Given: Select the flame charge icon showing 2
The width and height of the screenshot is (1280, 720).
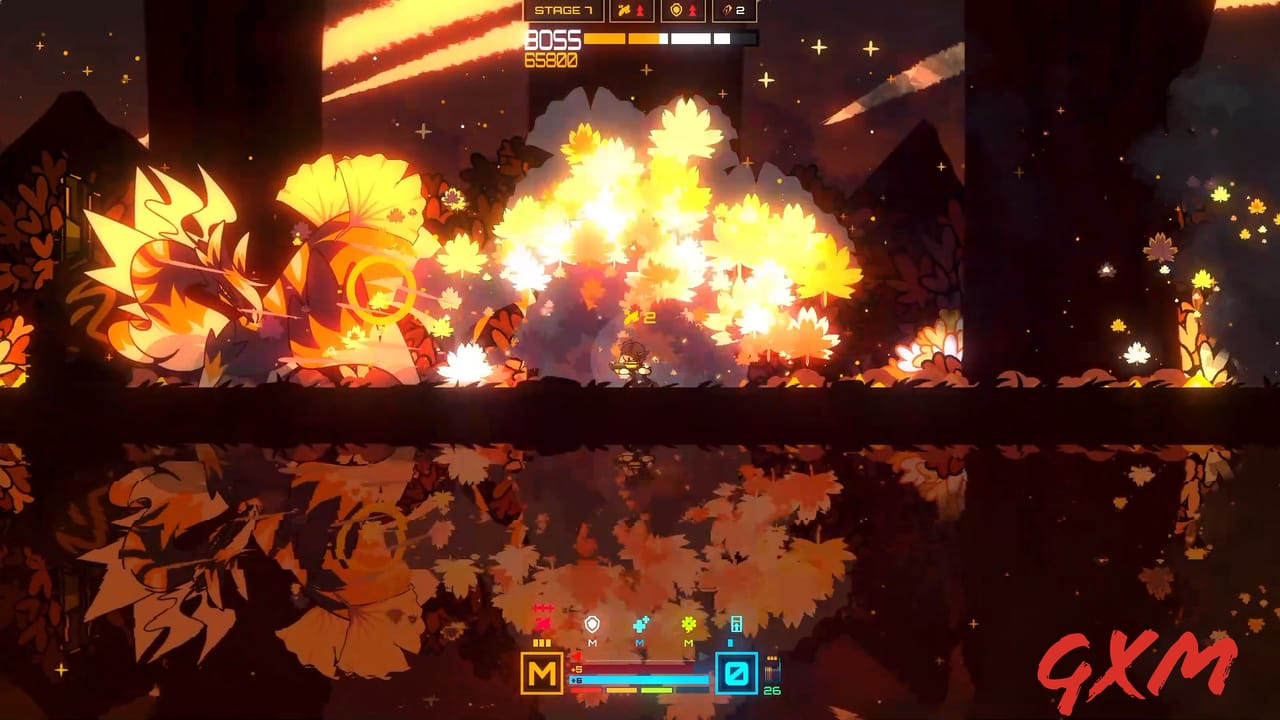Looking at the screenshot, I should pos(727,11).
